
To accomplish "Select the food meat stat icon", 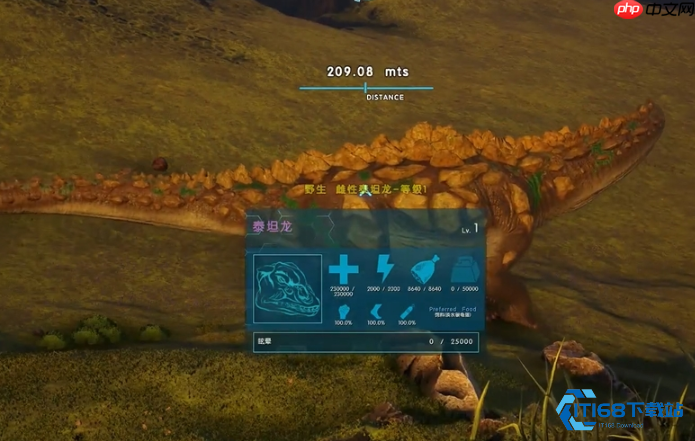I will 424,269.
